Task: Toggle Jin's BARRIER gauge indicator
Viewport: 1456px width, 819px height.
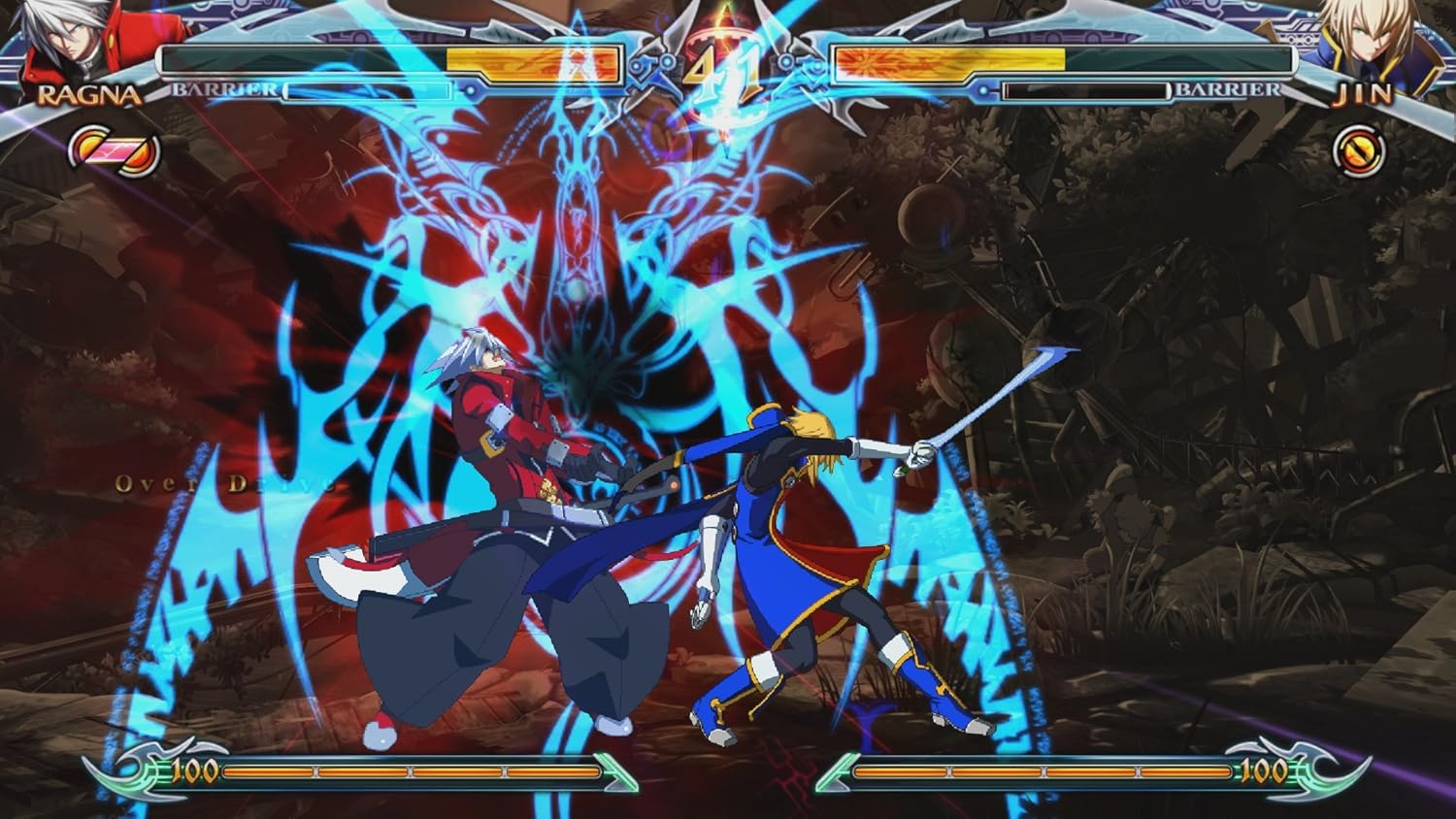Action: [1228, 90]
